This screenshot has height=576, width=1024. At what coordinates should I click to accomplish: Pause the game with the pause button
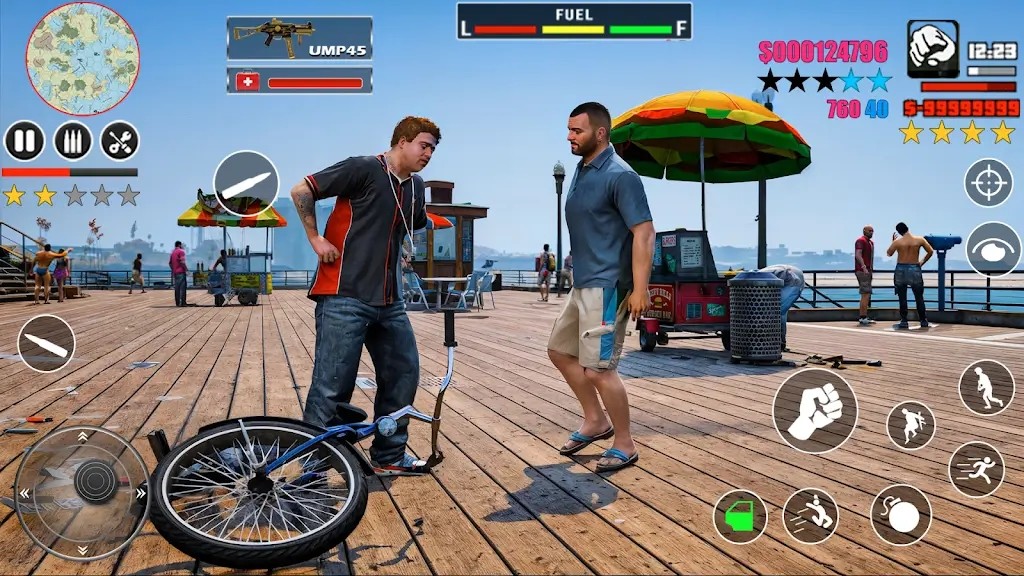pos(24,141)
